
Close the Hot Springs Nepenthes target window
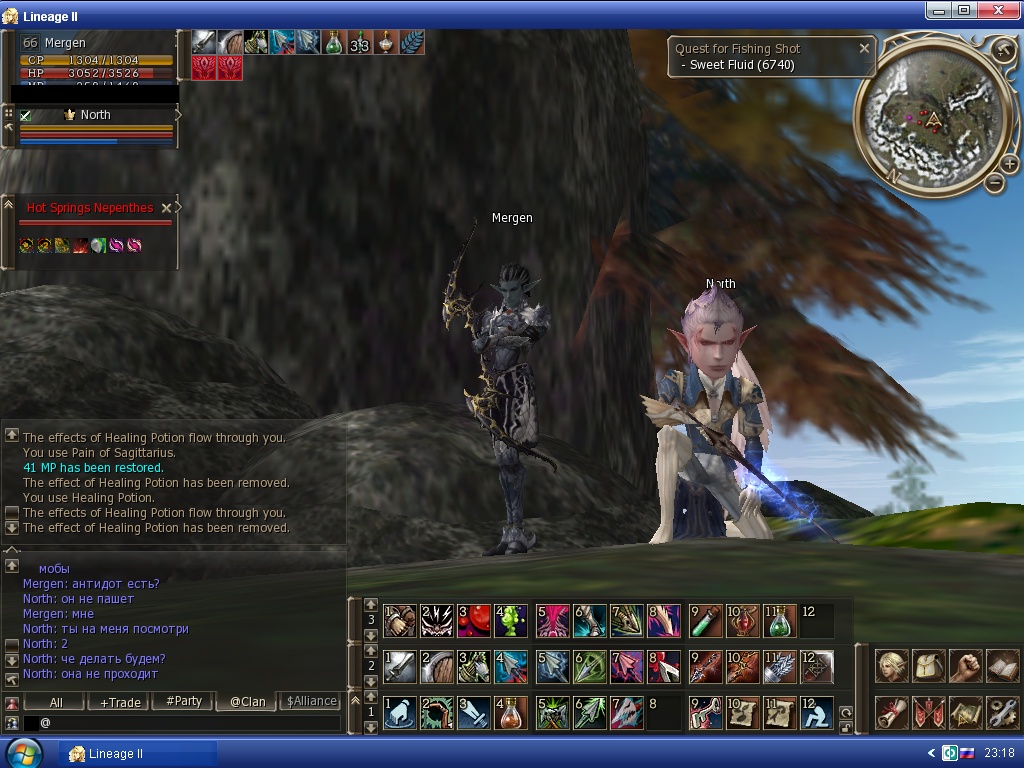167,208
